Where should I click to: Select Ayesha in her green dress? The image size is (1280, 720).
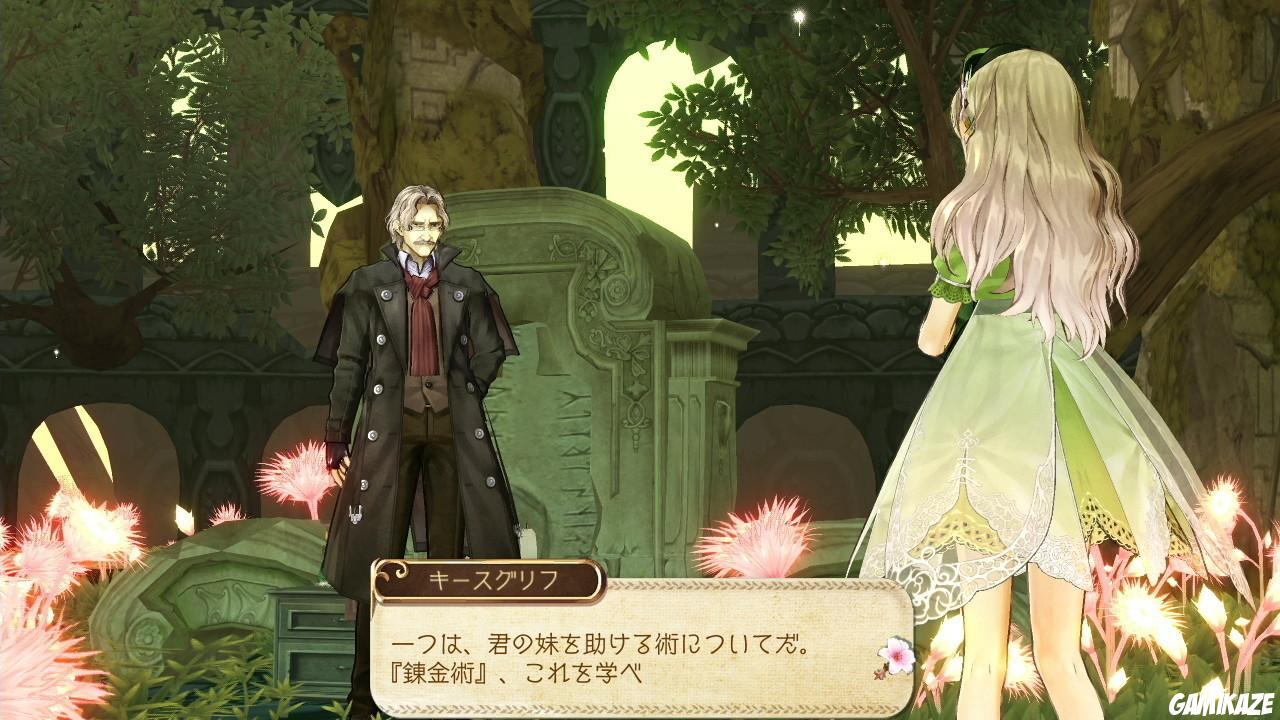tap(1010, 350)
